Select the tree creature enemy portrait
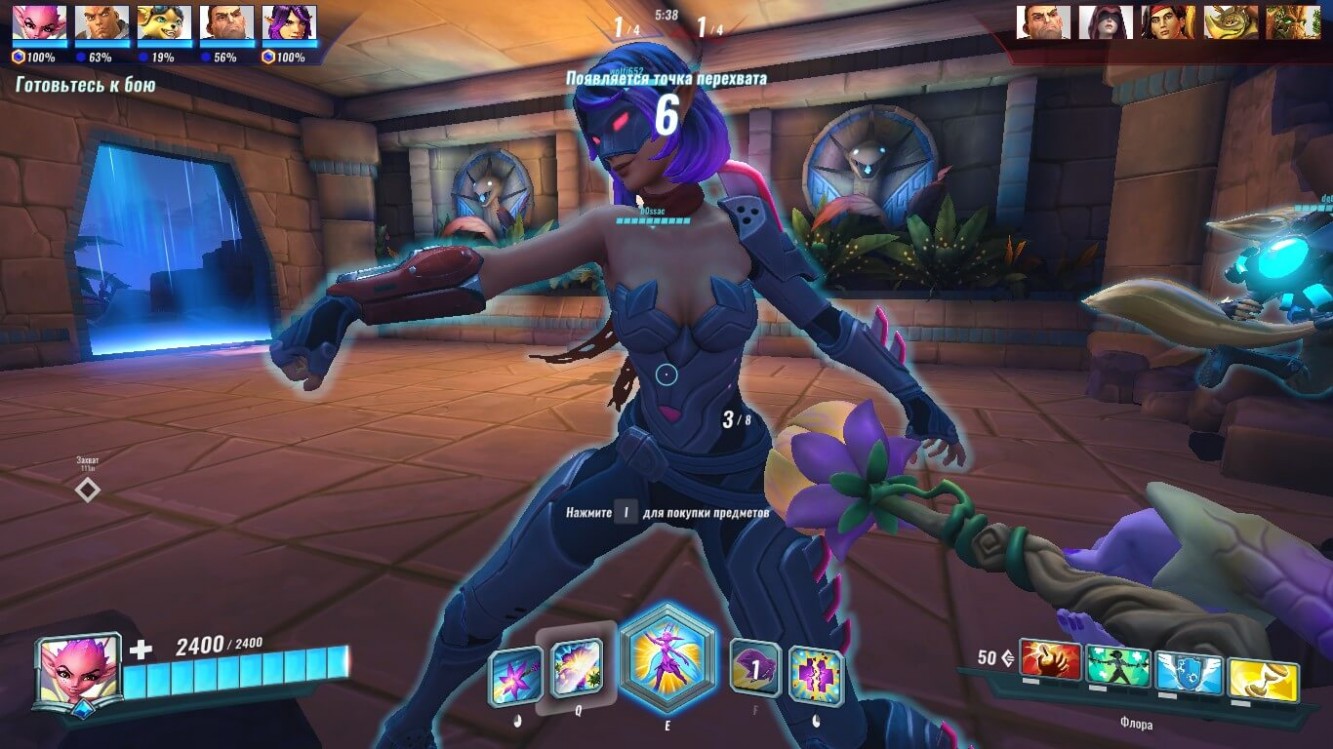Image resolution: width=1333 pixels, height=749 pixels. (x=1293, y=22)
